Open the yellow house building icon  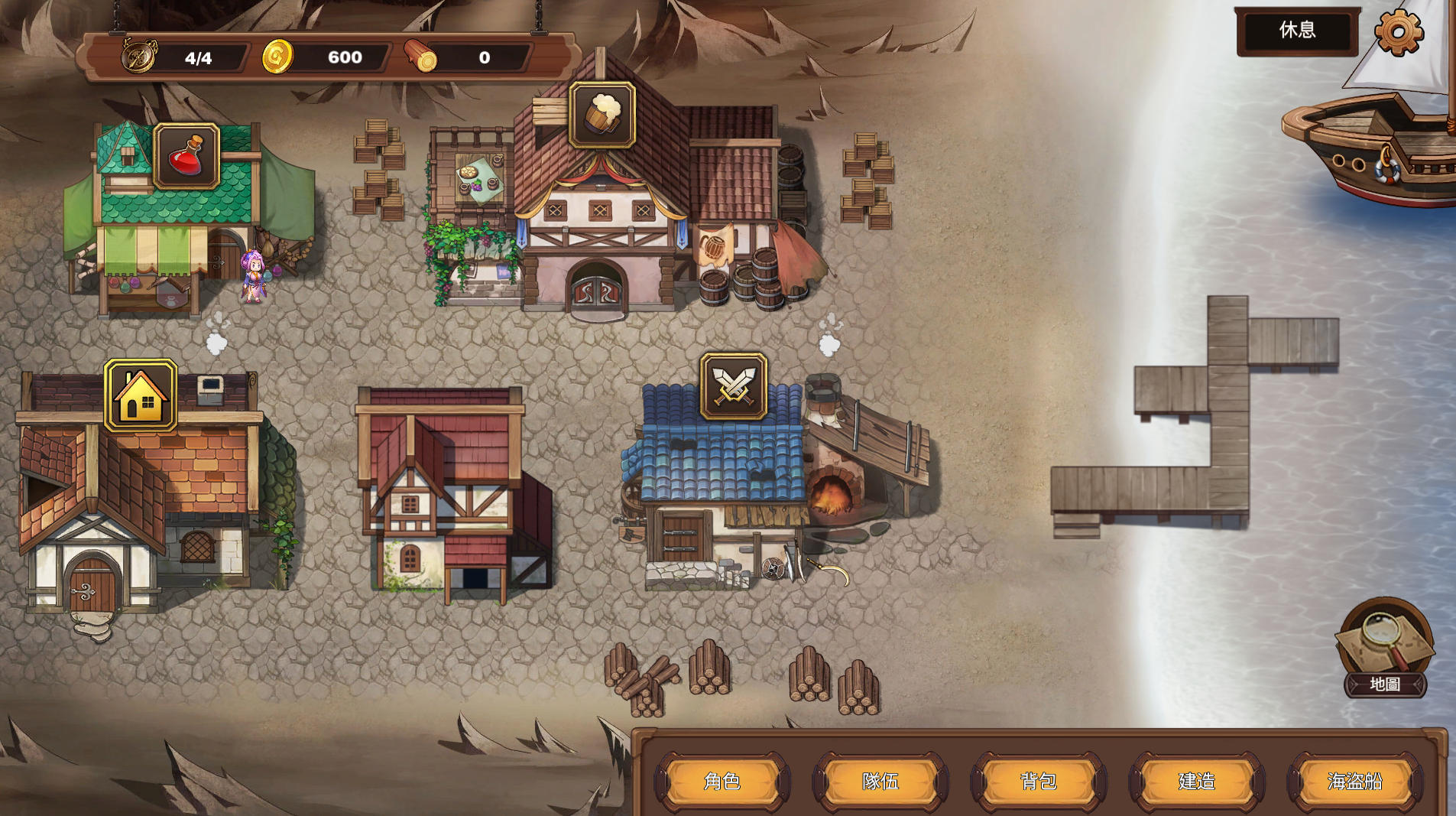pyautogui.click(x=141, y=395)
